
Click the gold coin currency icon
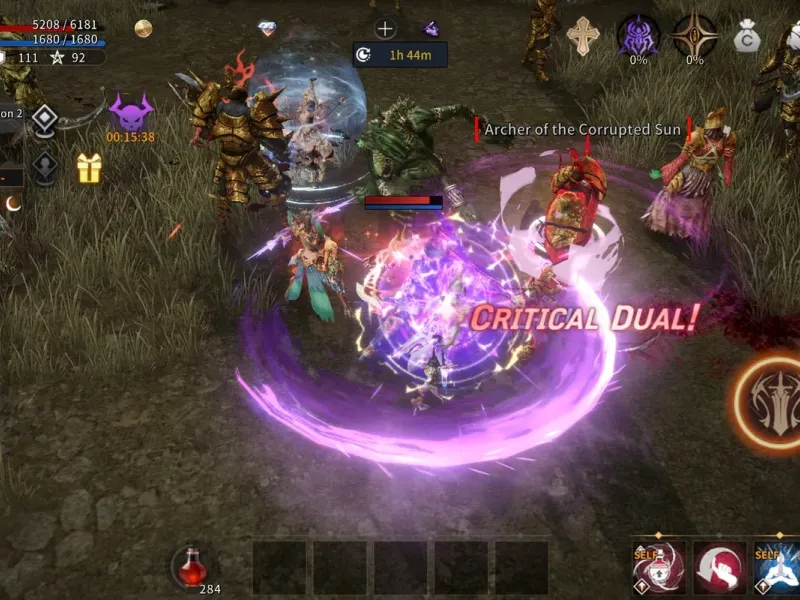pos(143,28)
